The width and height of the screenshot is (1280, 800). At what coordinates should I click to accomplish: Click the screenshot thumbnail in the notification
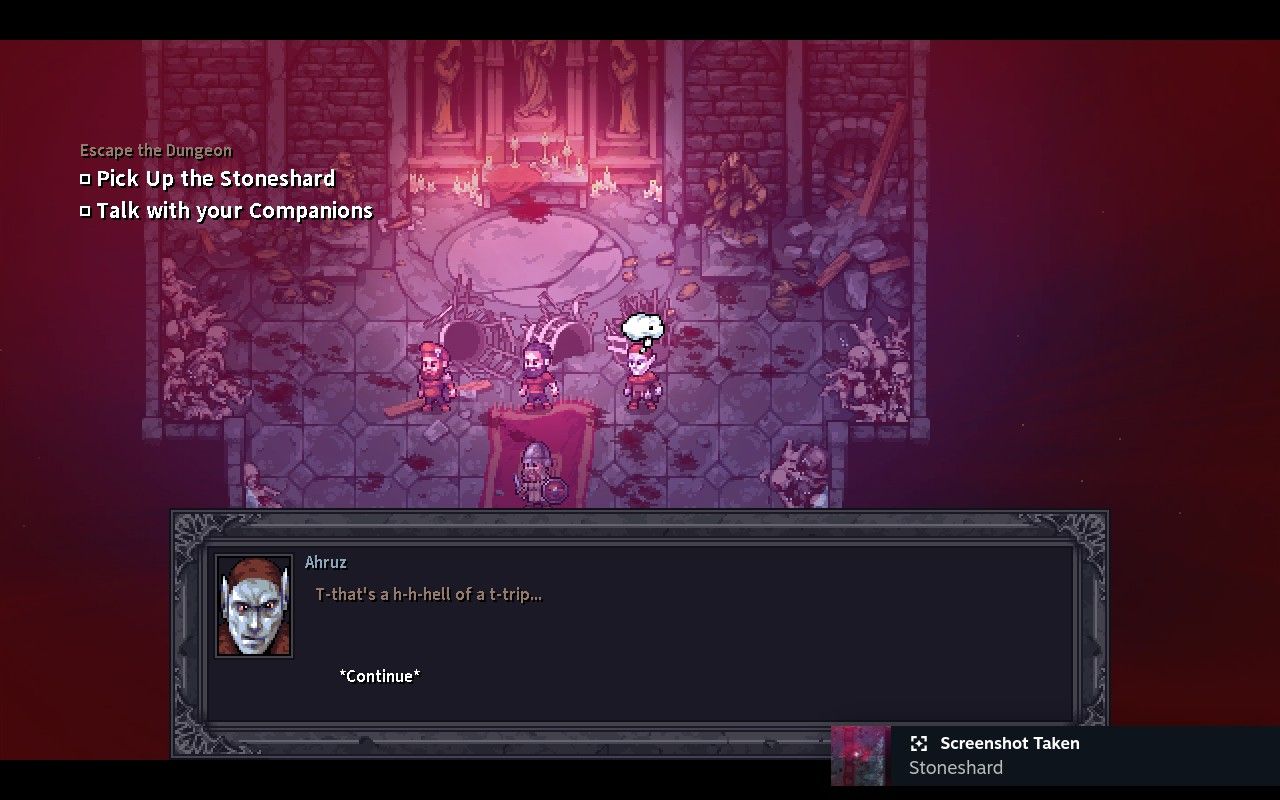pyautogui.click(x=861, y=755)
